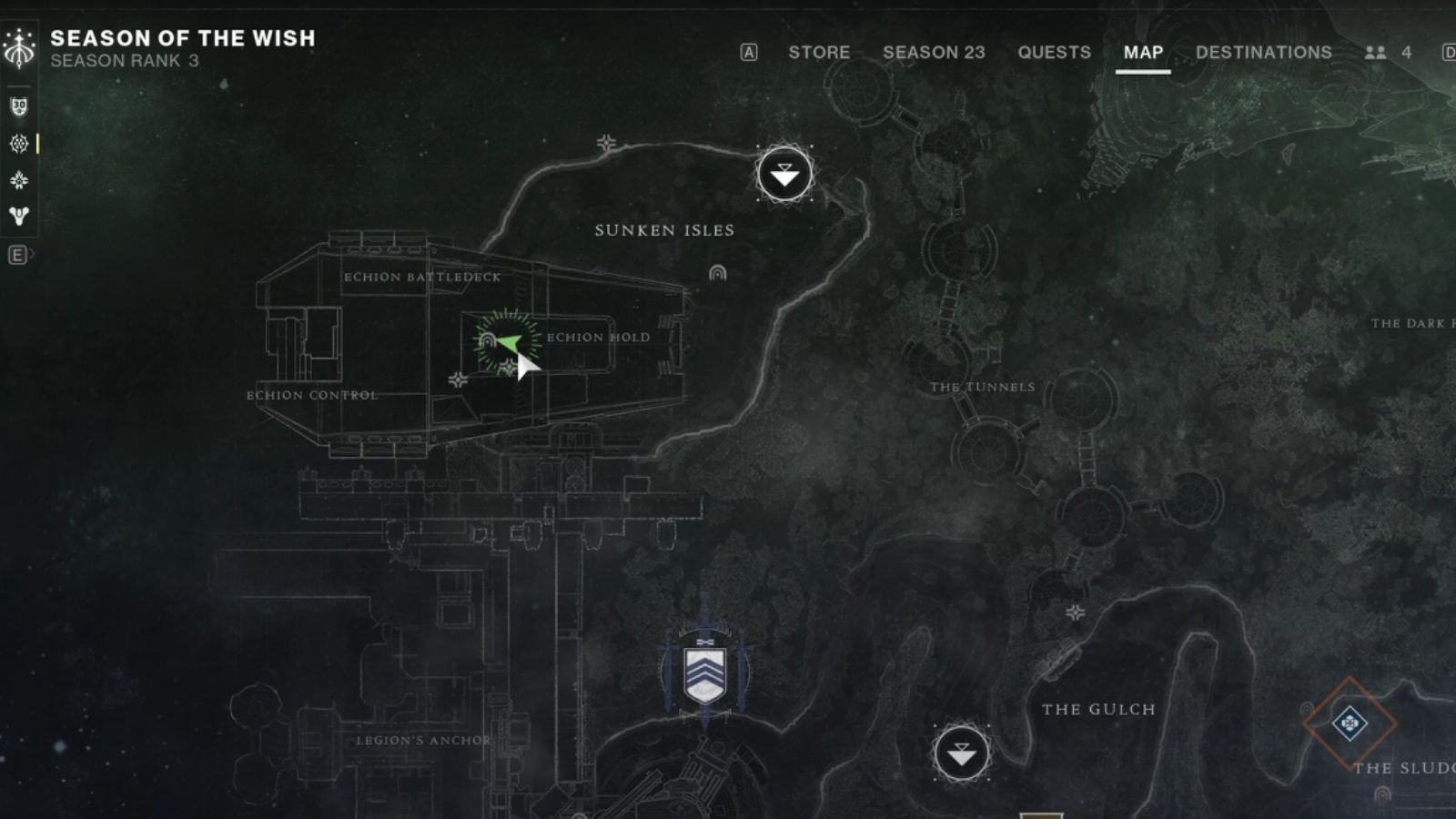This screenshot has width=1456, height=819.
Task: Open the fireteam roster icon
Action: tap(1375, 53)
